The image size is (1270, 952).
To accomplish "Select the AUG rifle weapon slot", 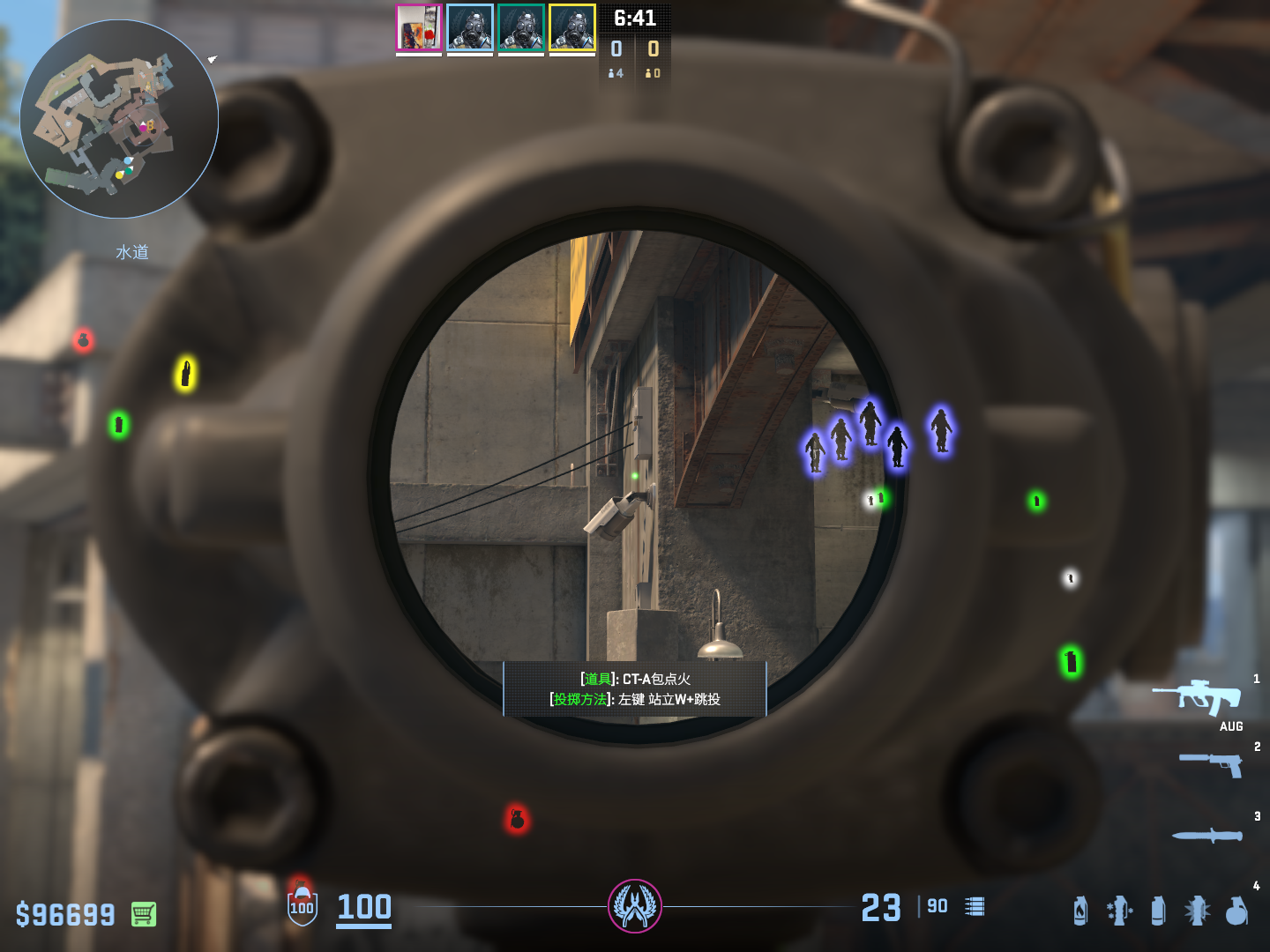I will (x=1199, y=696).
